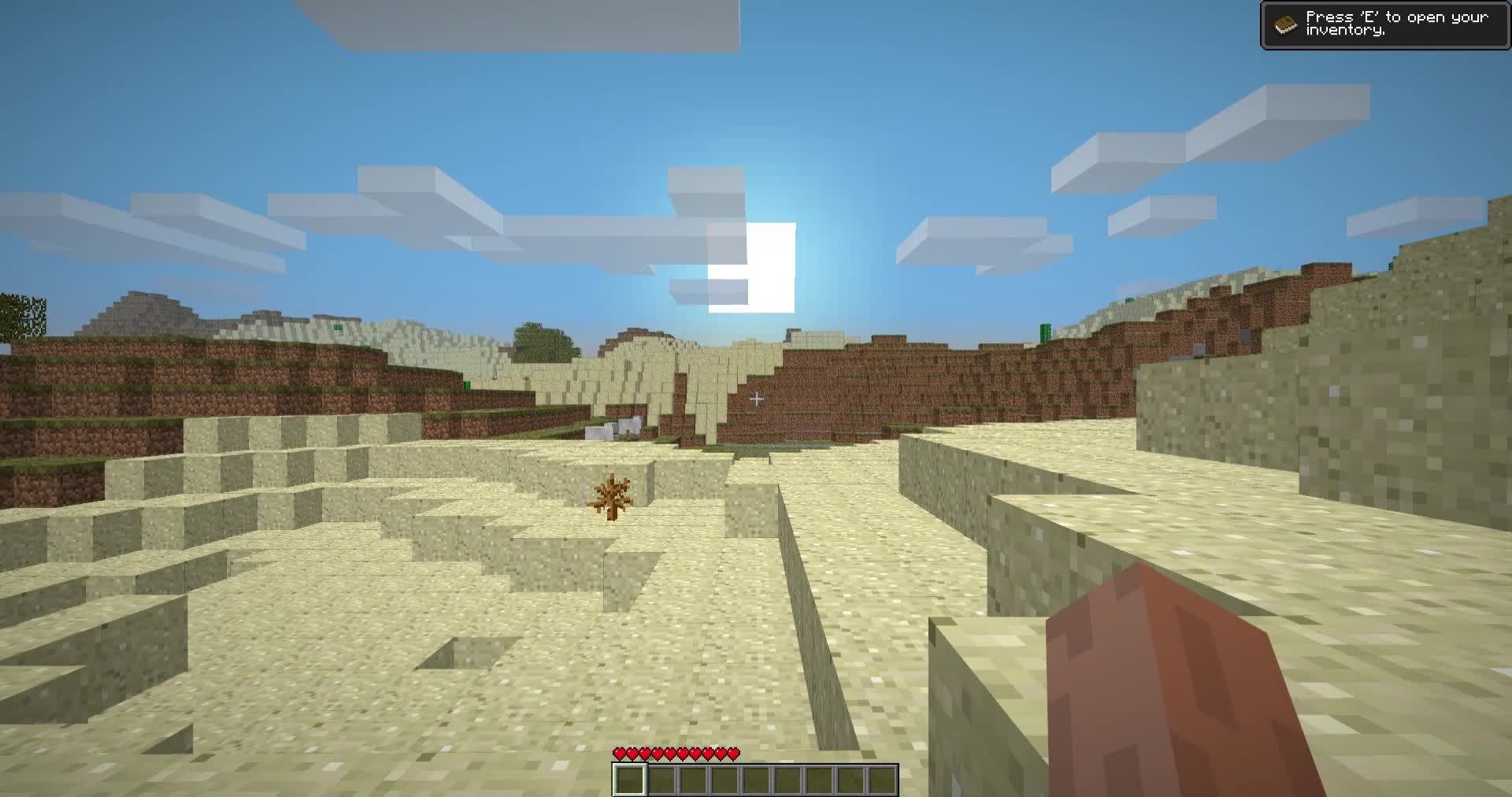Image resolution: width=1512 pixels, height=797 pixels.
Task: Click the book icon in the tutorial notification
Action: [x=1284, y=24]
